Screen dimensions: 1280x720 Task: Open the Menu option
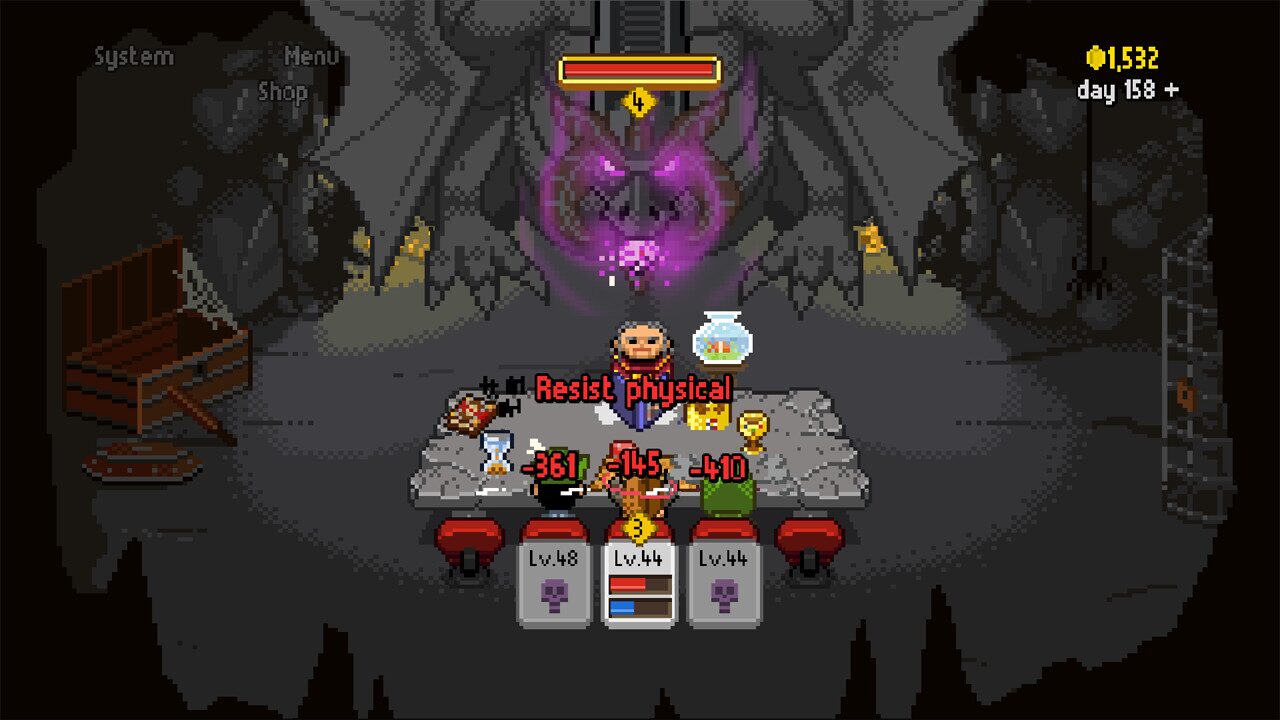click(310, 57)
